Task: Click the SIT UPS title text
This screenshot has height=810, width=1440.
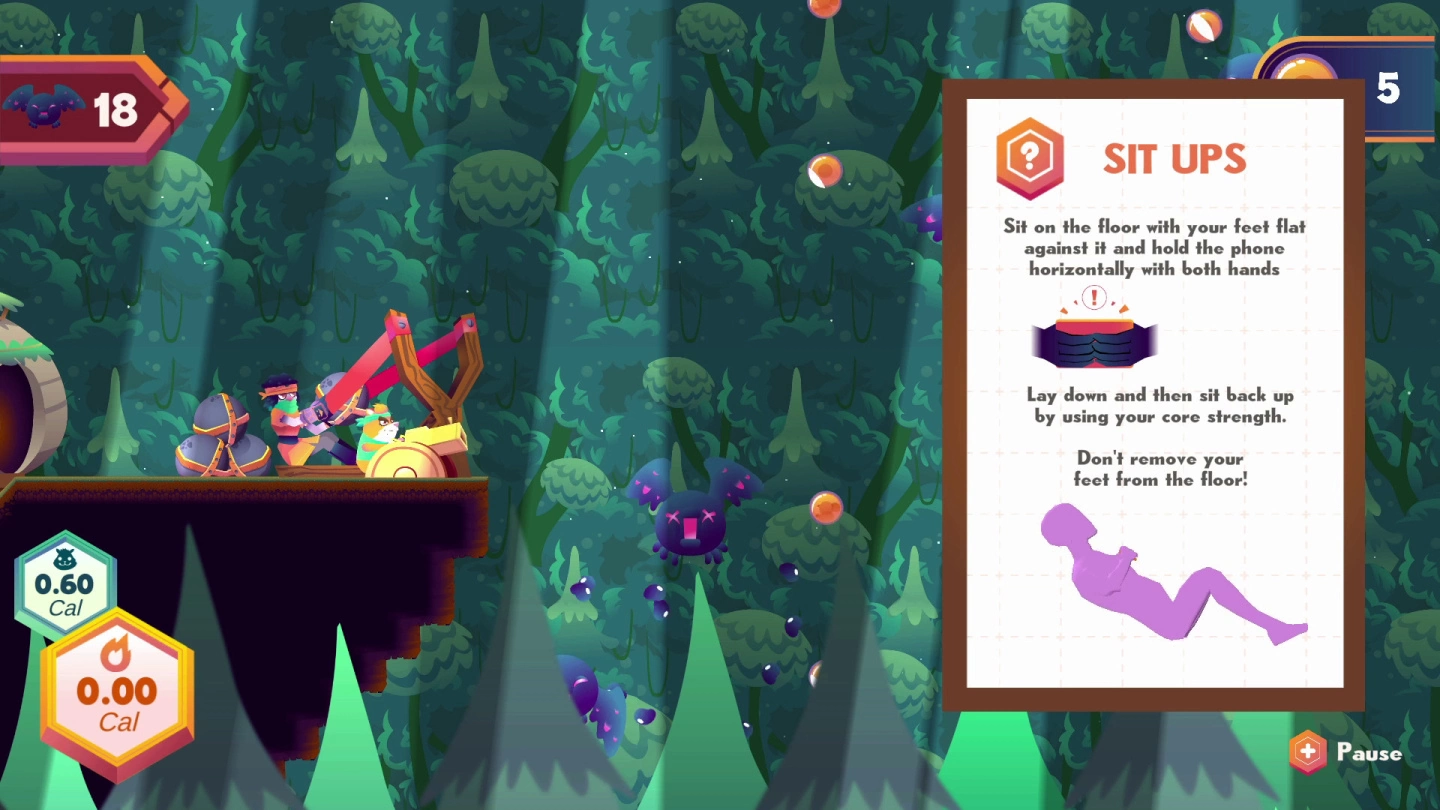Action: pos(1176,159)
